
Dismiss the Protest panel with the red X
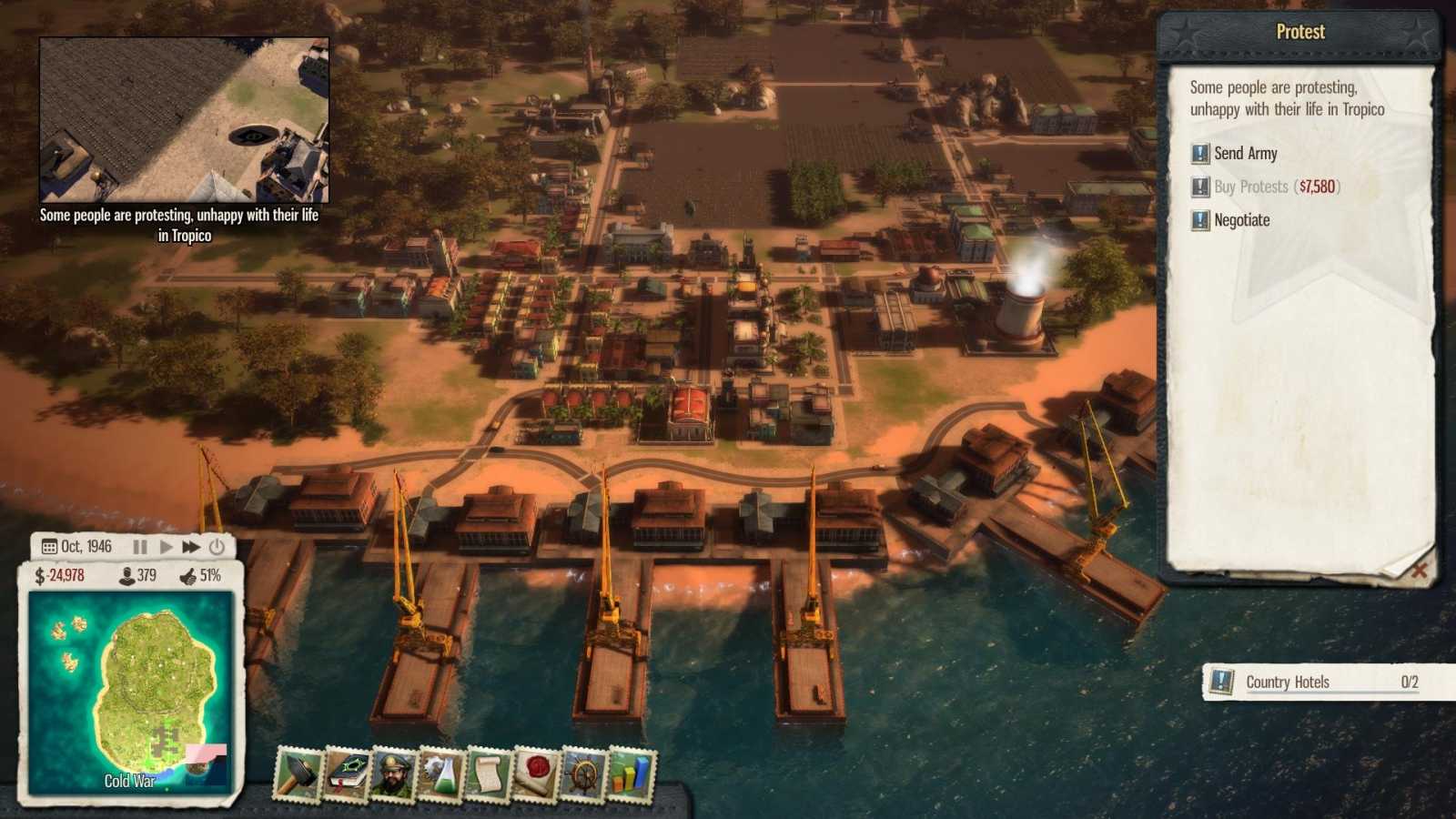pyautogui.click(x=1420, y=571)
